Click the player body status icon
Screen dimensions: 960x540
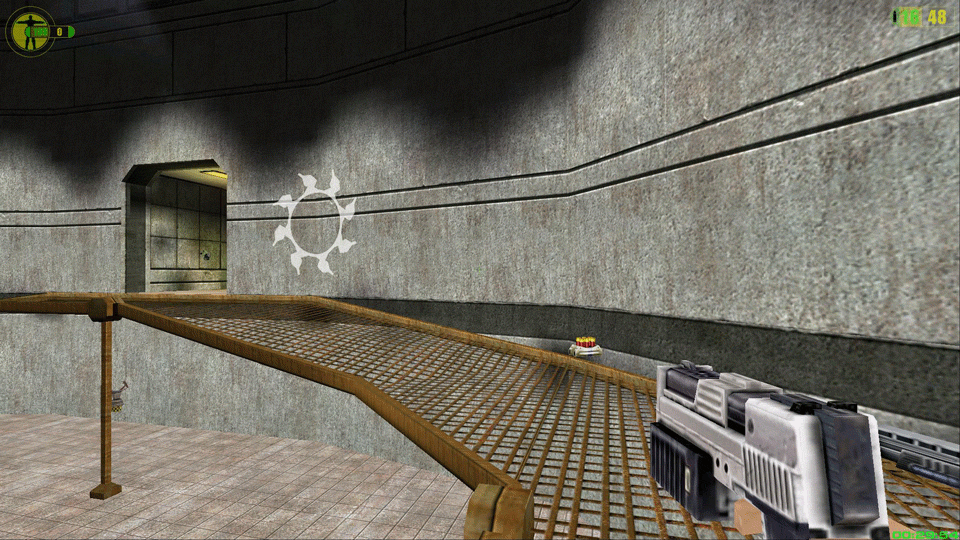[x=30, y=31]
